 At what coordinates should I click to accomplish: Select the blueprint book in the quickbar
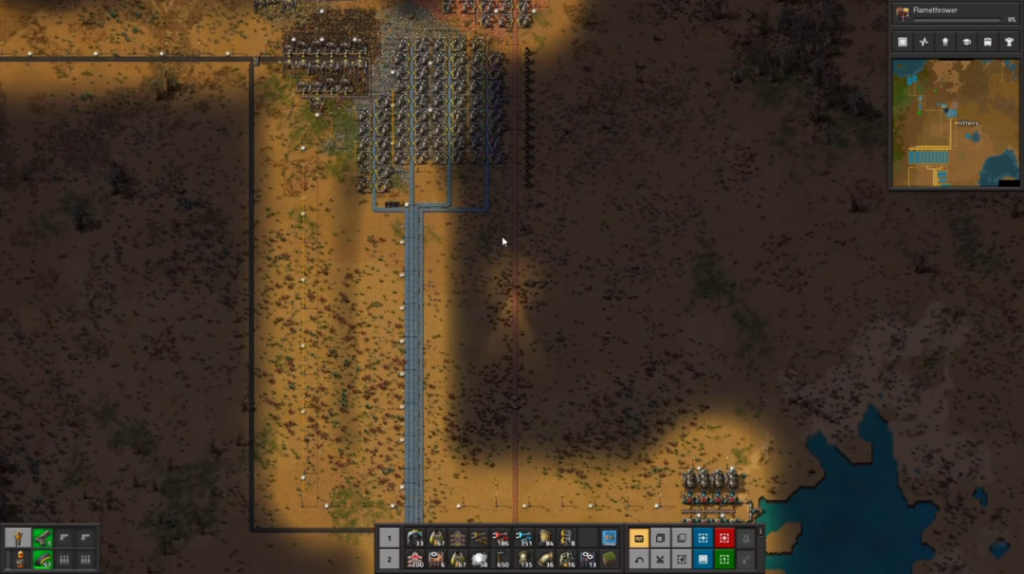(609, 538)
